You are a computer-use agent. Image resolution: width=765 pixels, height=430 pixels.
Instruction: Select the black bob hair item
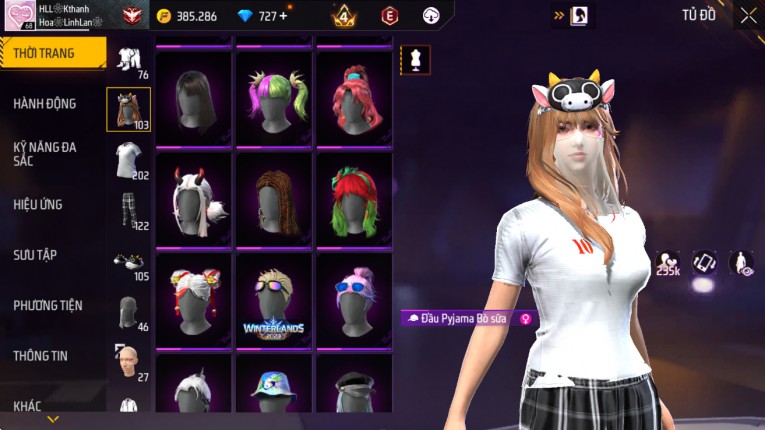click(193, 97)
